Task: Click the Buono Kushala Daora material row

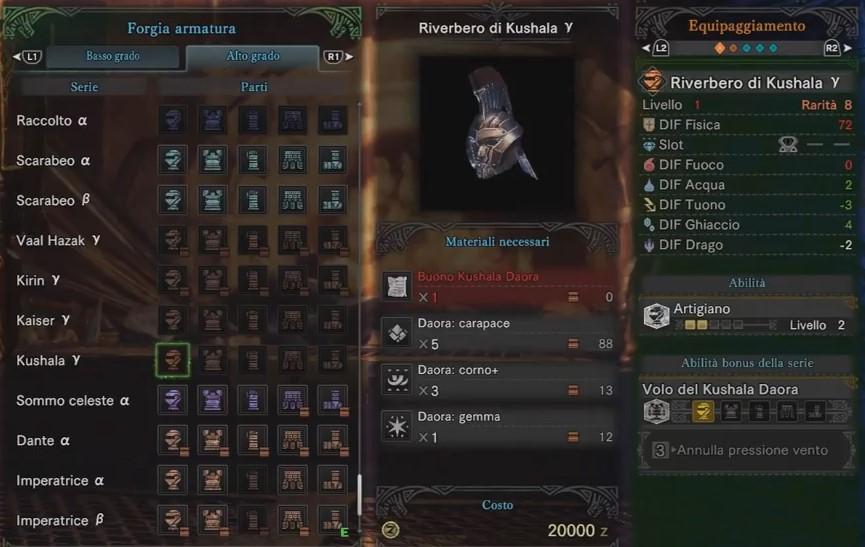Action: point(498,287)
